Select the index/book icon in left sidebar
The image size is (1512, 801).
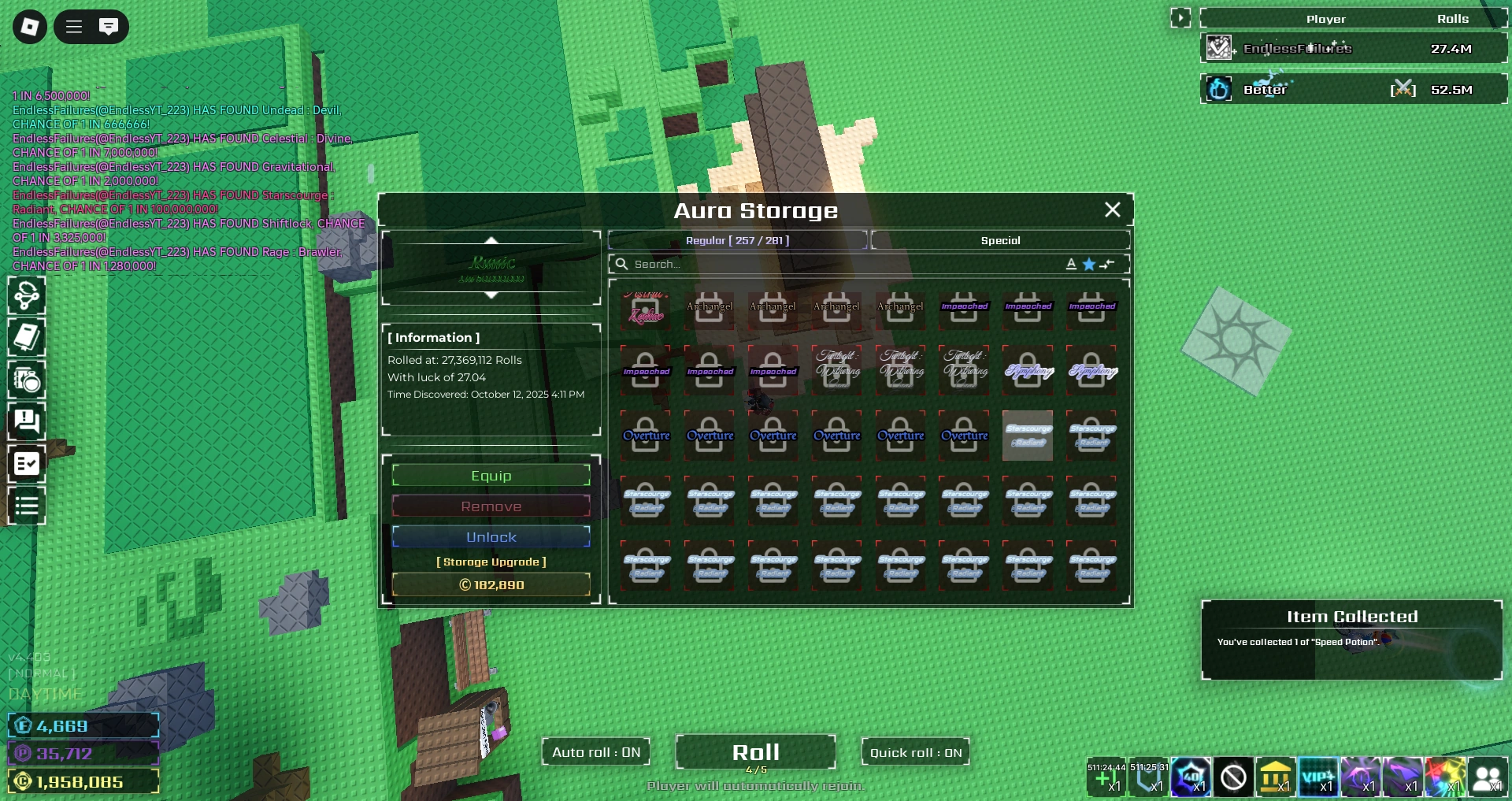[x=27, y=337]
